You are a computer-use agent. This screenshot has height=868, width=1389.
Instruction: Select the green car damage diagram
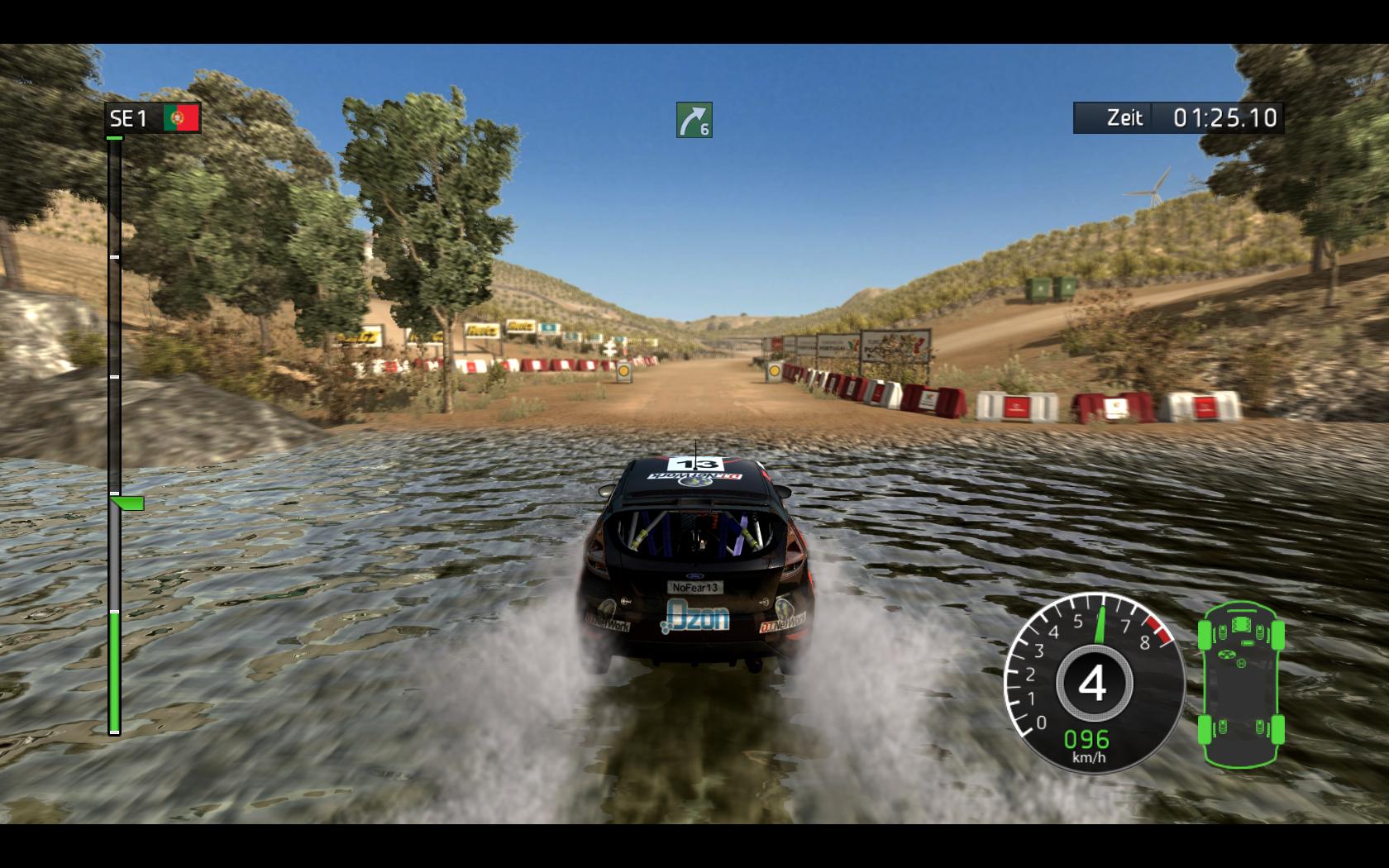[x=1241, y=685]
